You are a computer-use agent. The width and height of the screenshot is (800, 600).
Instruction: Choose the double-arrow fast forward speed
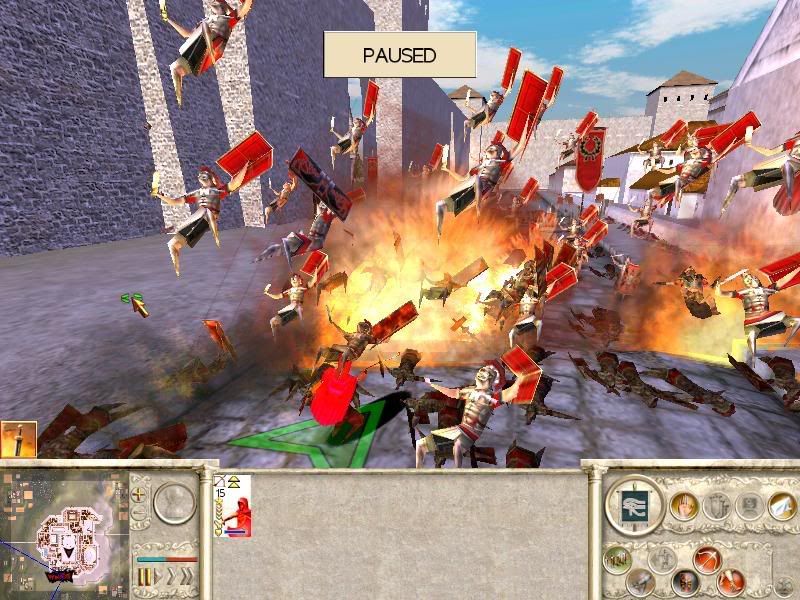(173, 577)
